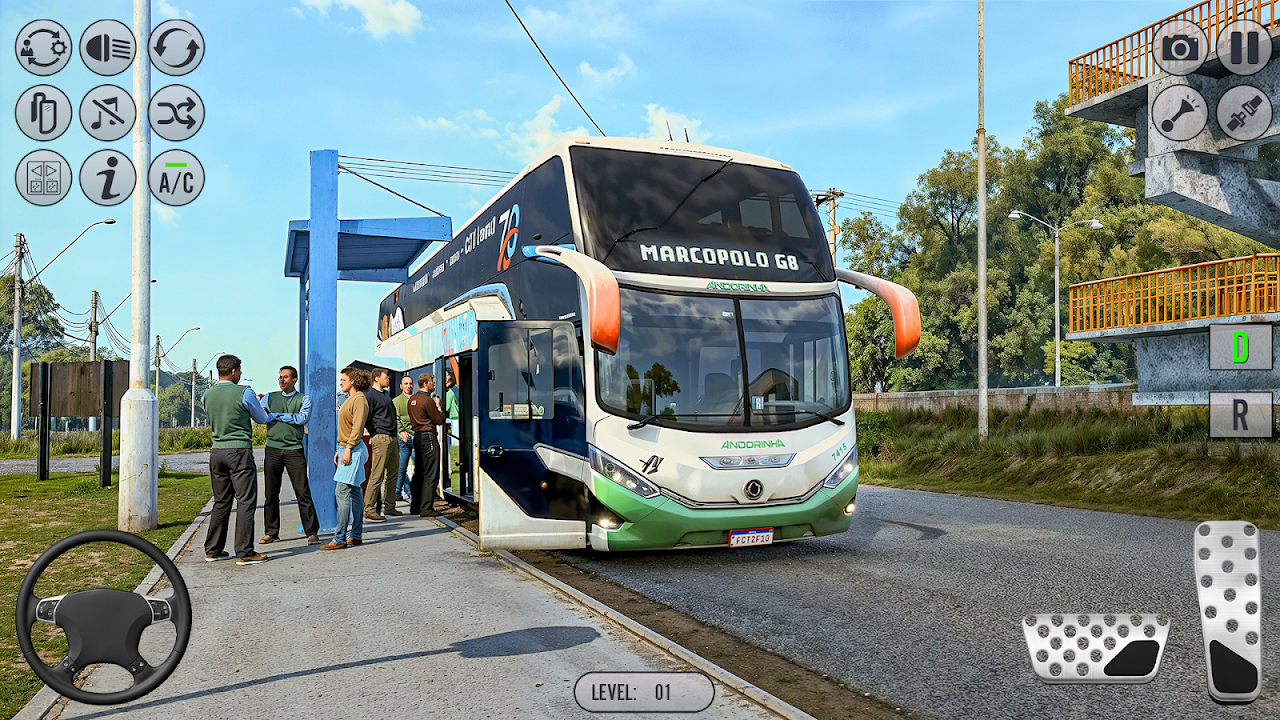The height and width of the screenshot is (720, 1280).
Task: Show the info panel
Action: tap(107, 178)
